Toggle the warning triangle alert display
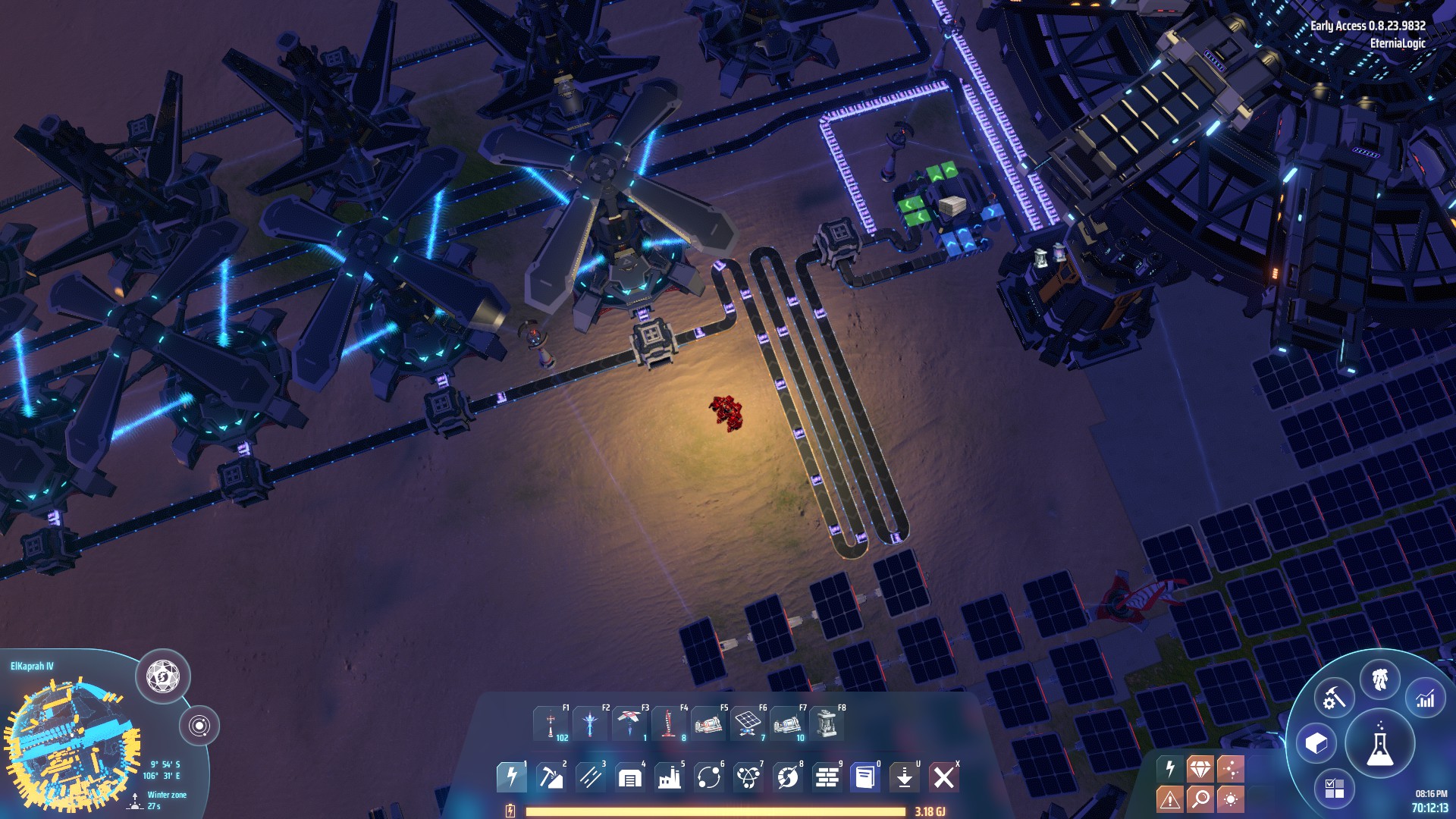The width and height of the screenshot is (1456, 819). 1170,799
